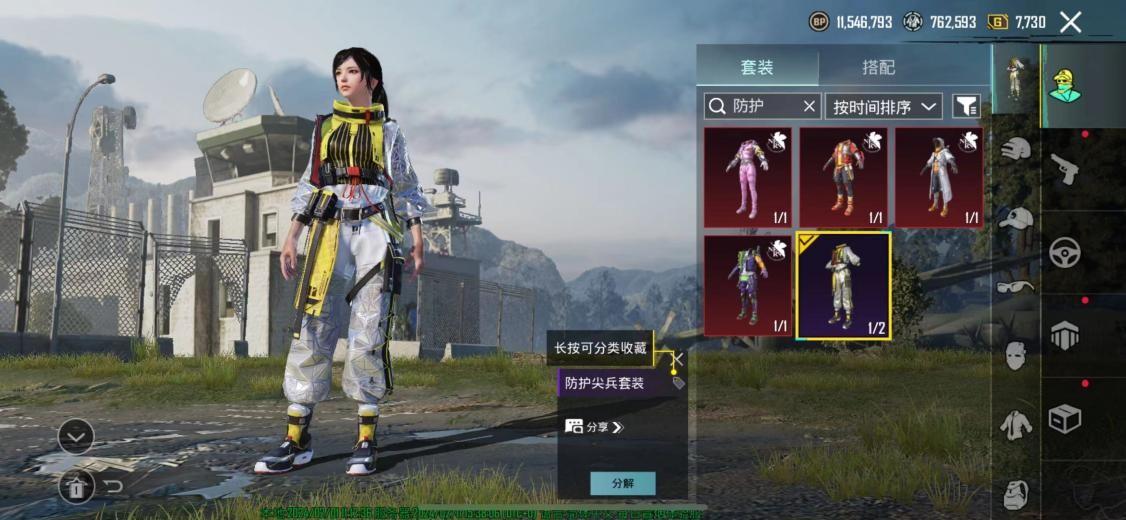Close the outfit info popup
1126x520 pixels.
678,358
